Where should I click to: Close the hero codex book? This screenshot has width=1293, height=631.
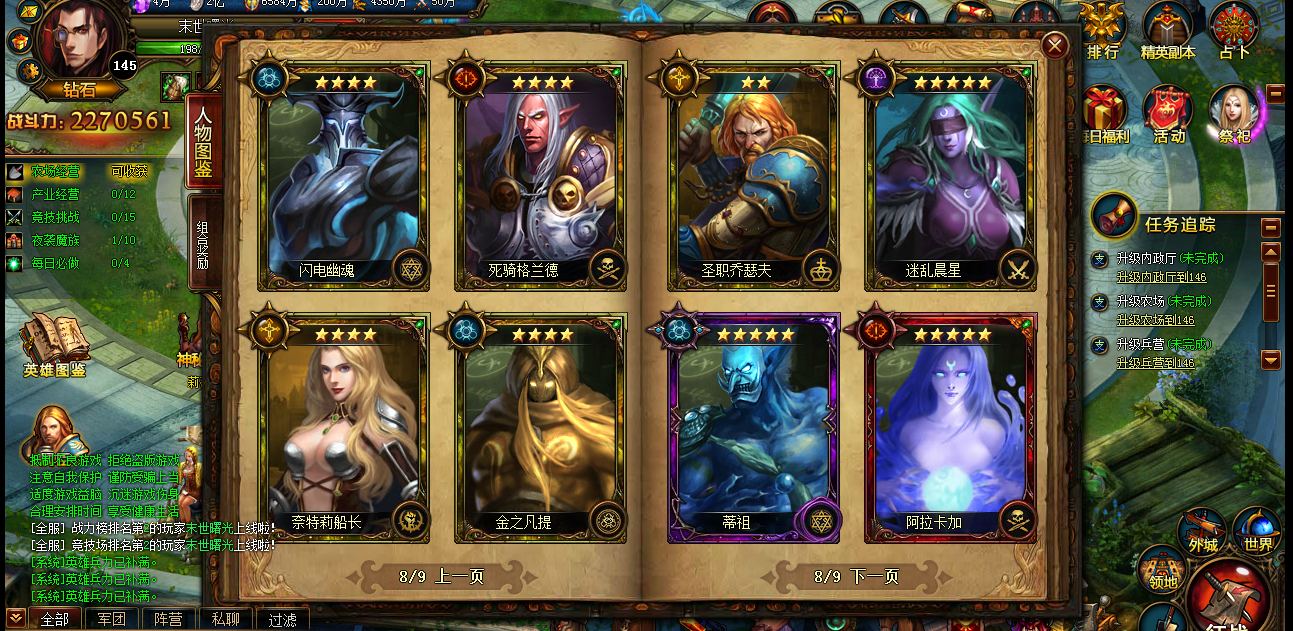pyautogui.click(x=1054, y=45)
